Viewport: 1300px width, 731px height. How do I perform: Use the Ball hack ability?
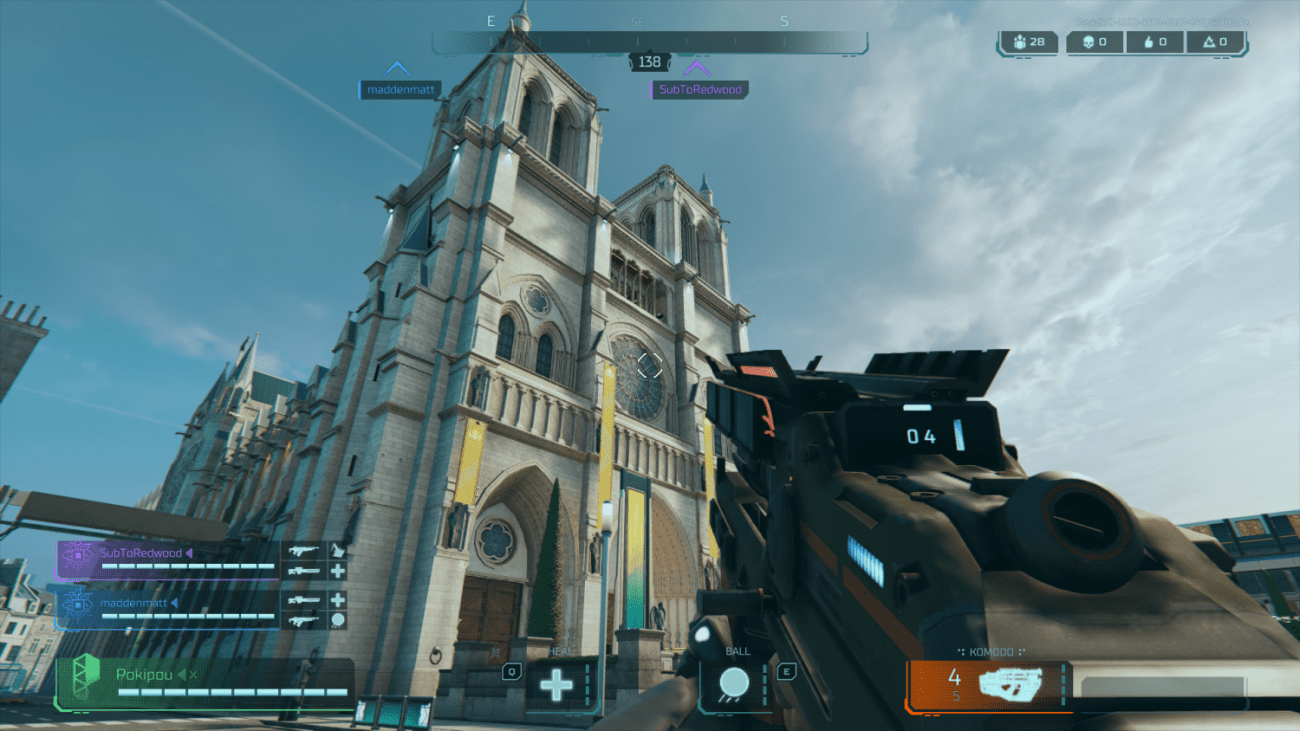[x=734, y=684]
